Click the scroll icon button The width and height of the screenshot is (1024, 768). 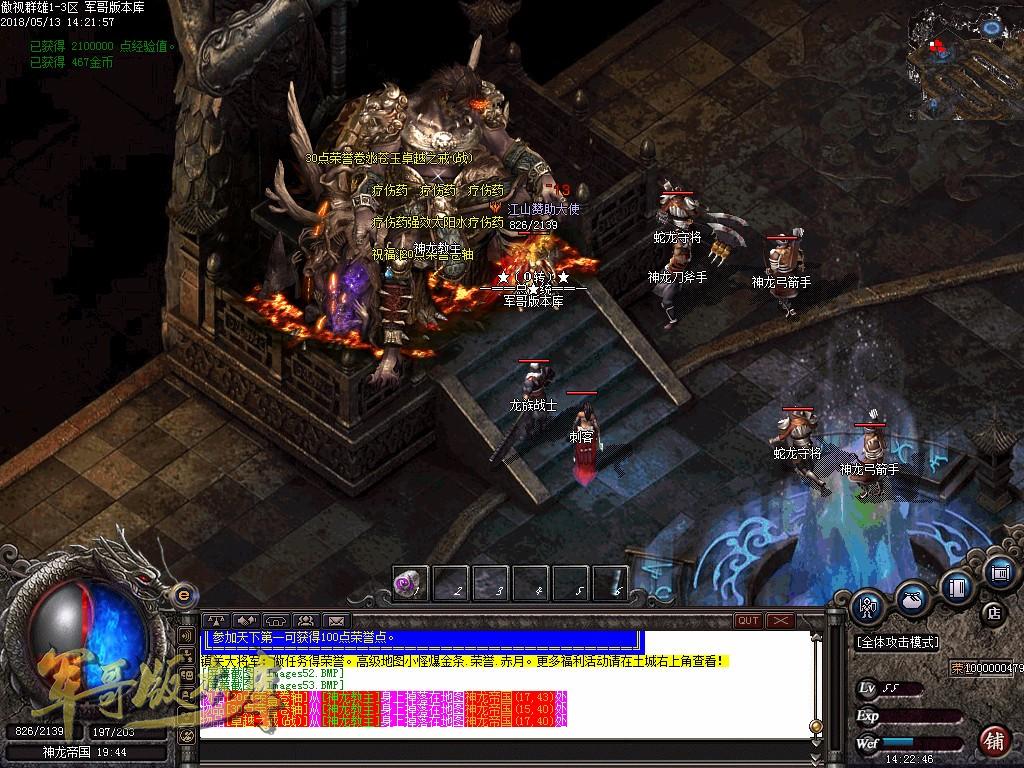[999, 572]
